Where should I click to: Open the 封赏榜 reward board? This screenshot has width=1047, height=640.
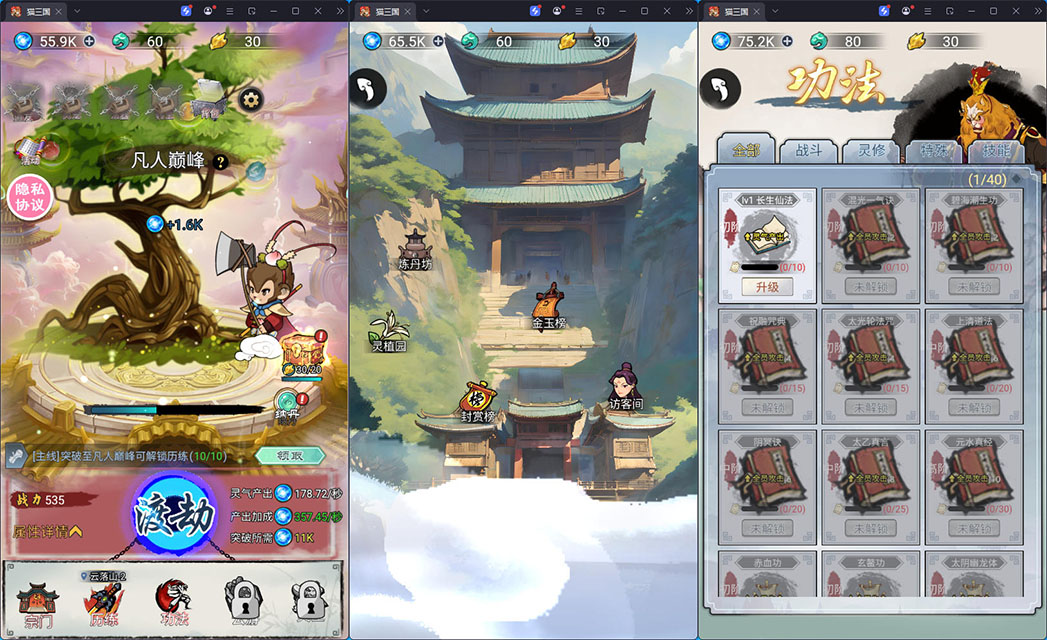[x=478, y=400]
